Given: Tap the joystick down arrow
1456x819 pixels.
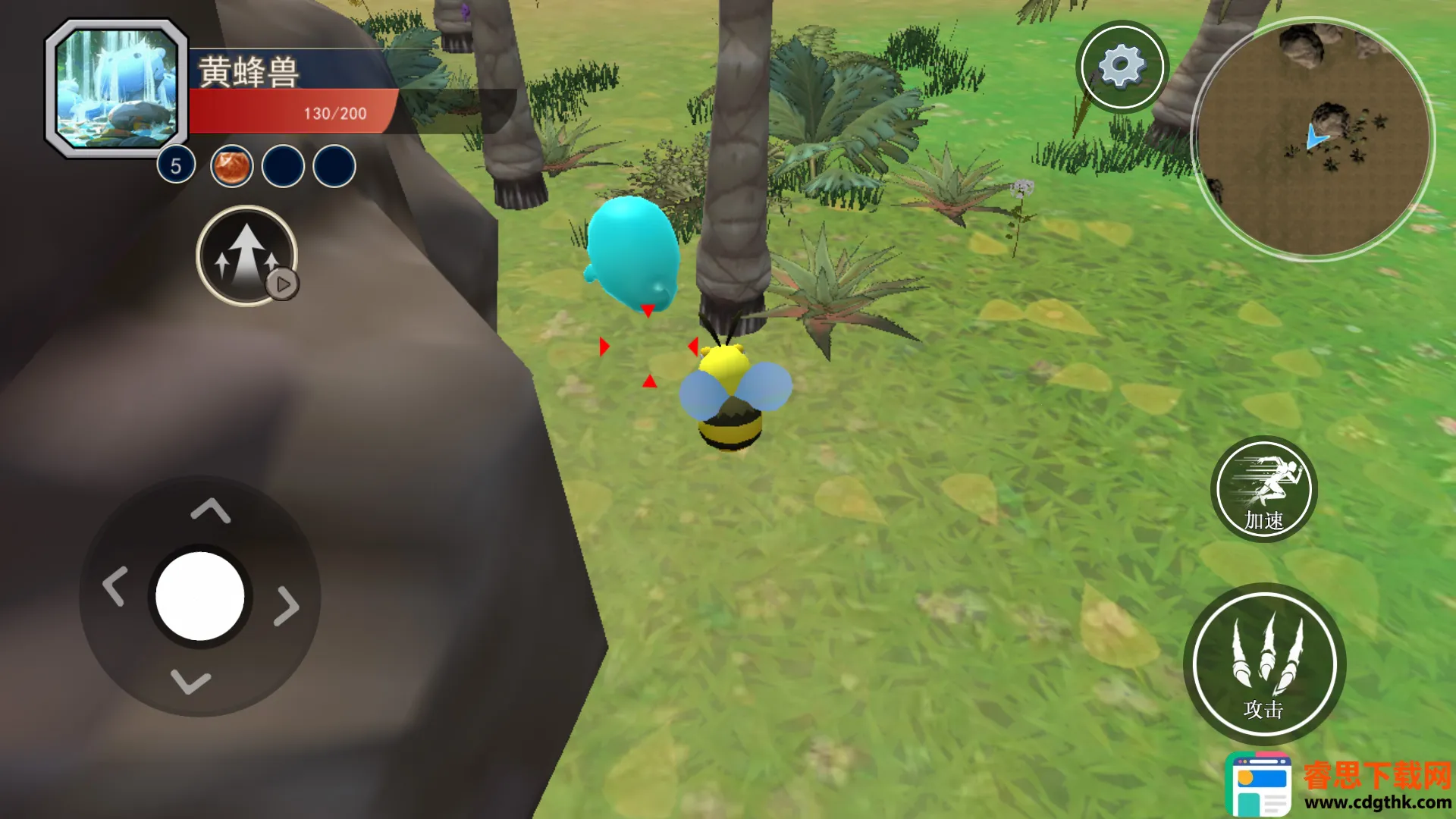Looking at the screenshot, I should point(190,681).
